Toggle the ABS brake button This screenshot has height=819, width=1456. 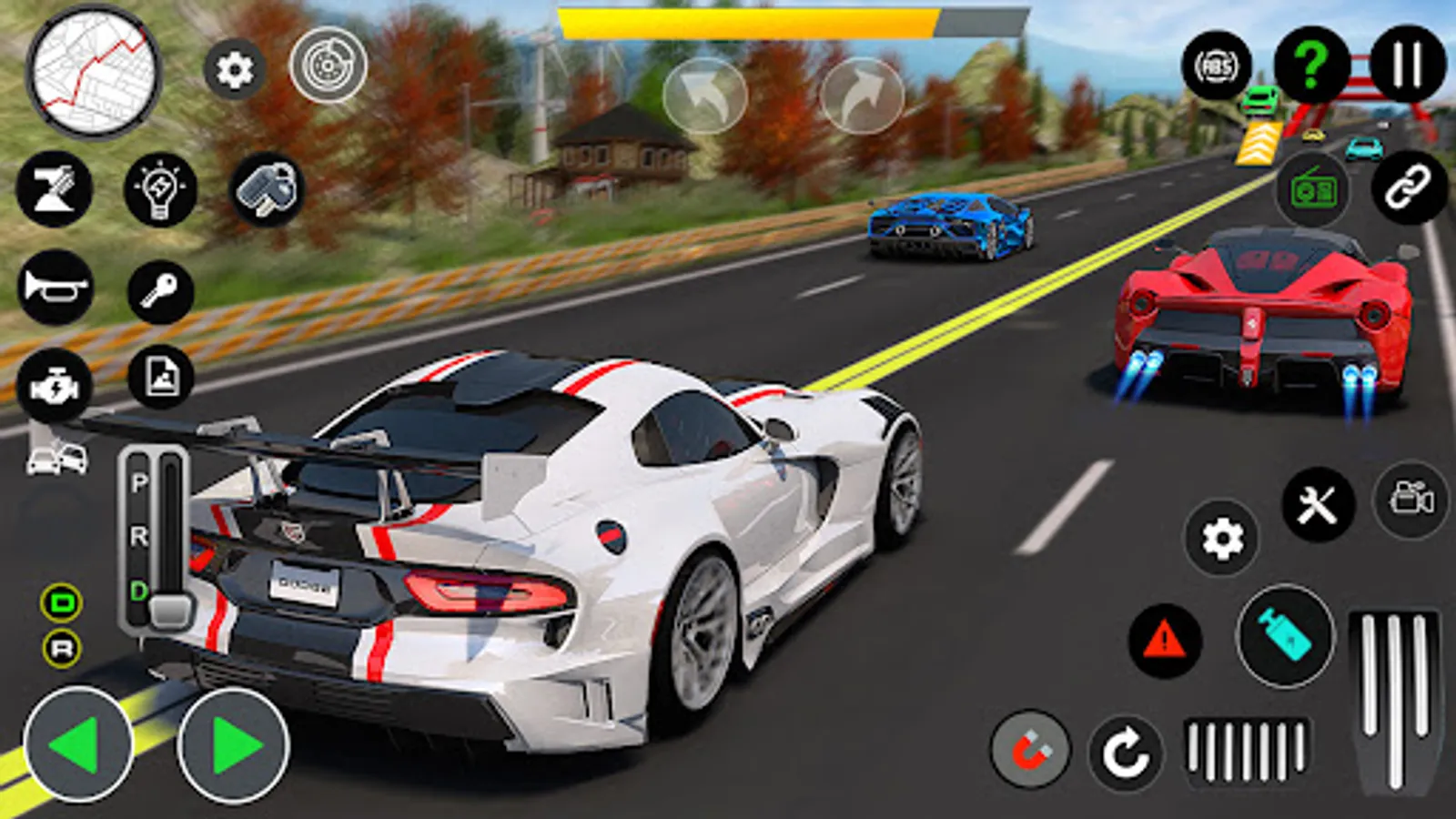tap(1216, 66)
